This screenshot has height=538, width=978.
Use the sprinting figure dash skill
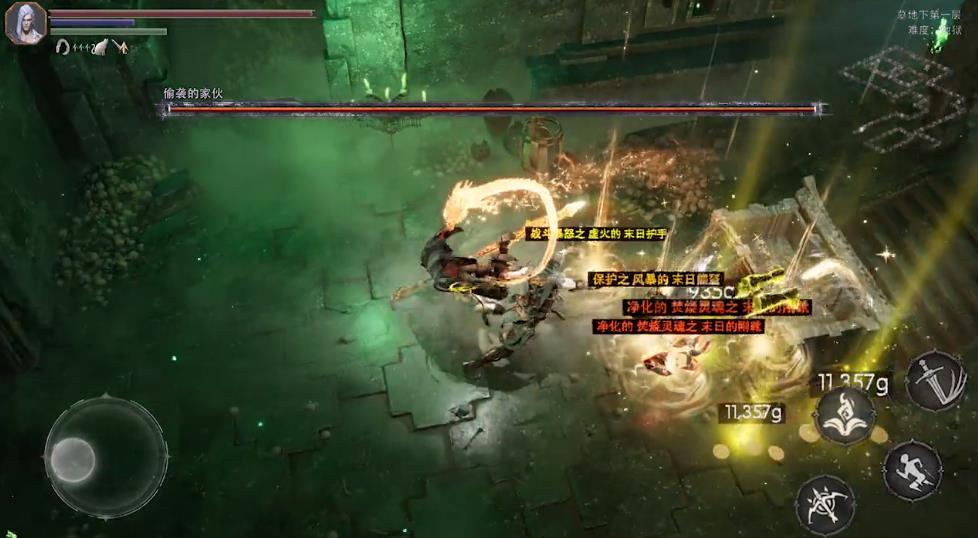point(912,469)
